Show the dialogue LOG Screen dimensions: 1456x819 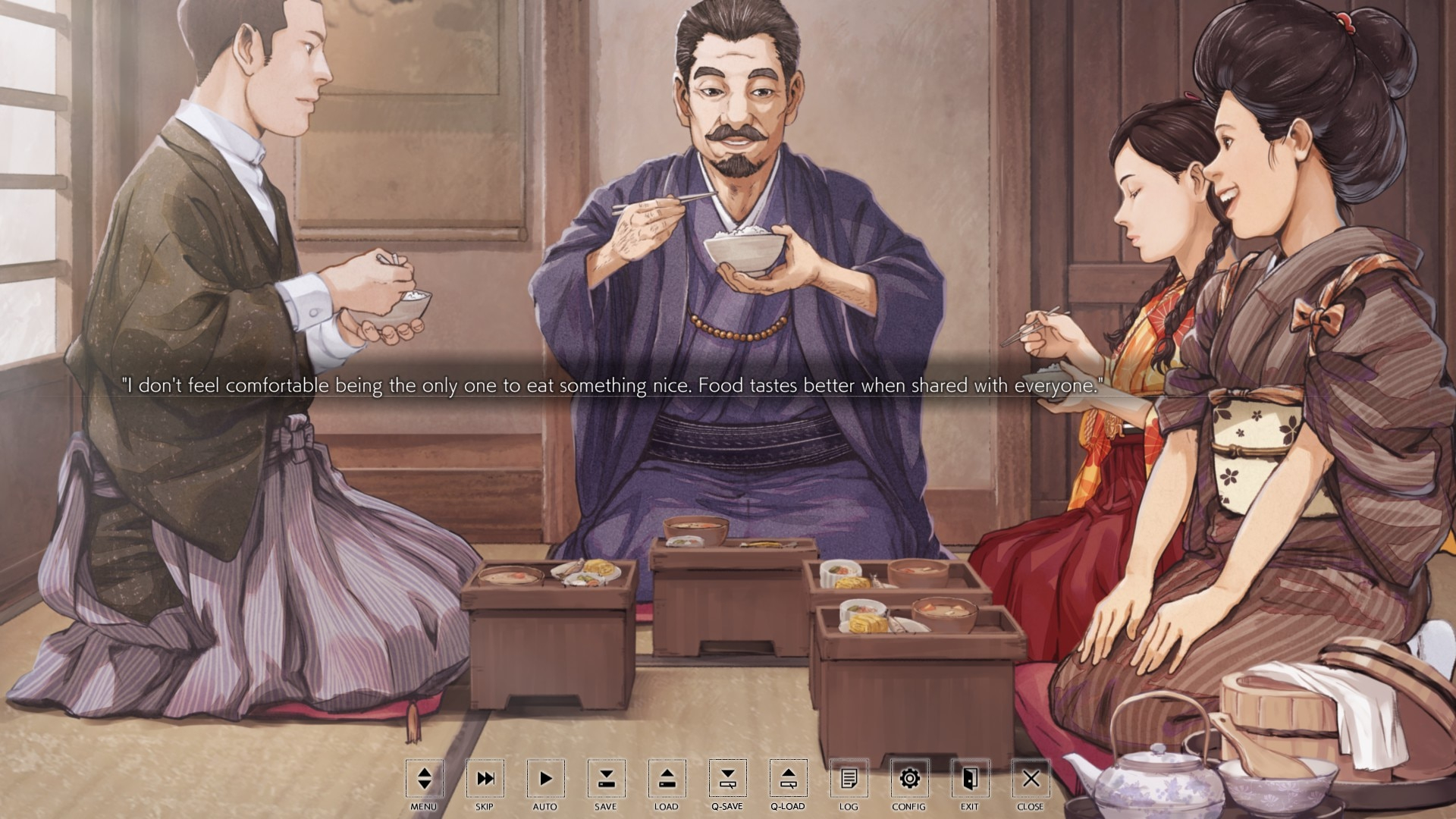849,779
